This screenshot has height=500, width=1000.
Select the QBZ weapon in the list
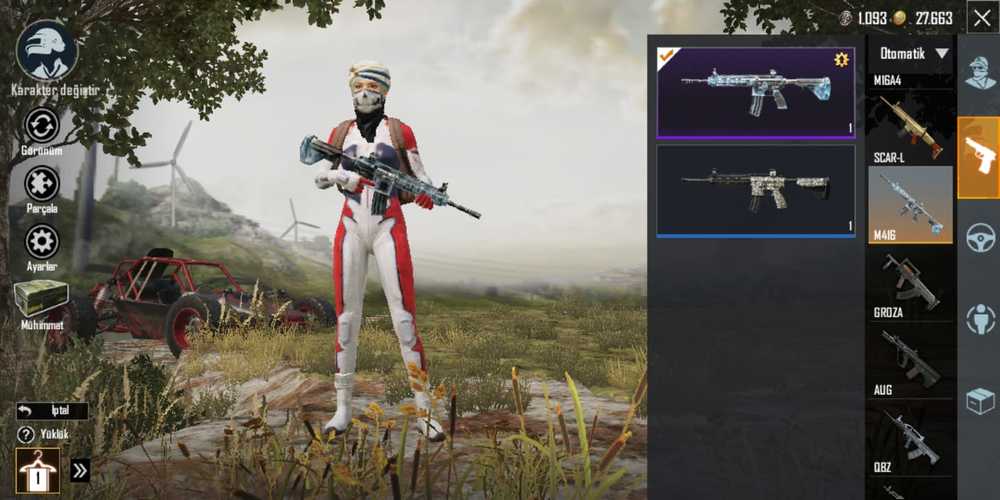[x=910, y=439]
